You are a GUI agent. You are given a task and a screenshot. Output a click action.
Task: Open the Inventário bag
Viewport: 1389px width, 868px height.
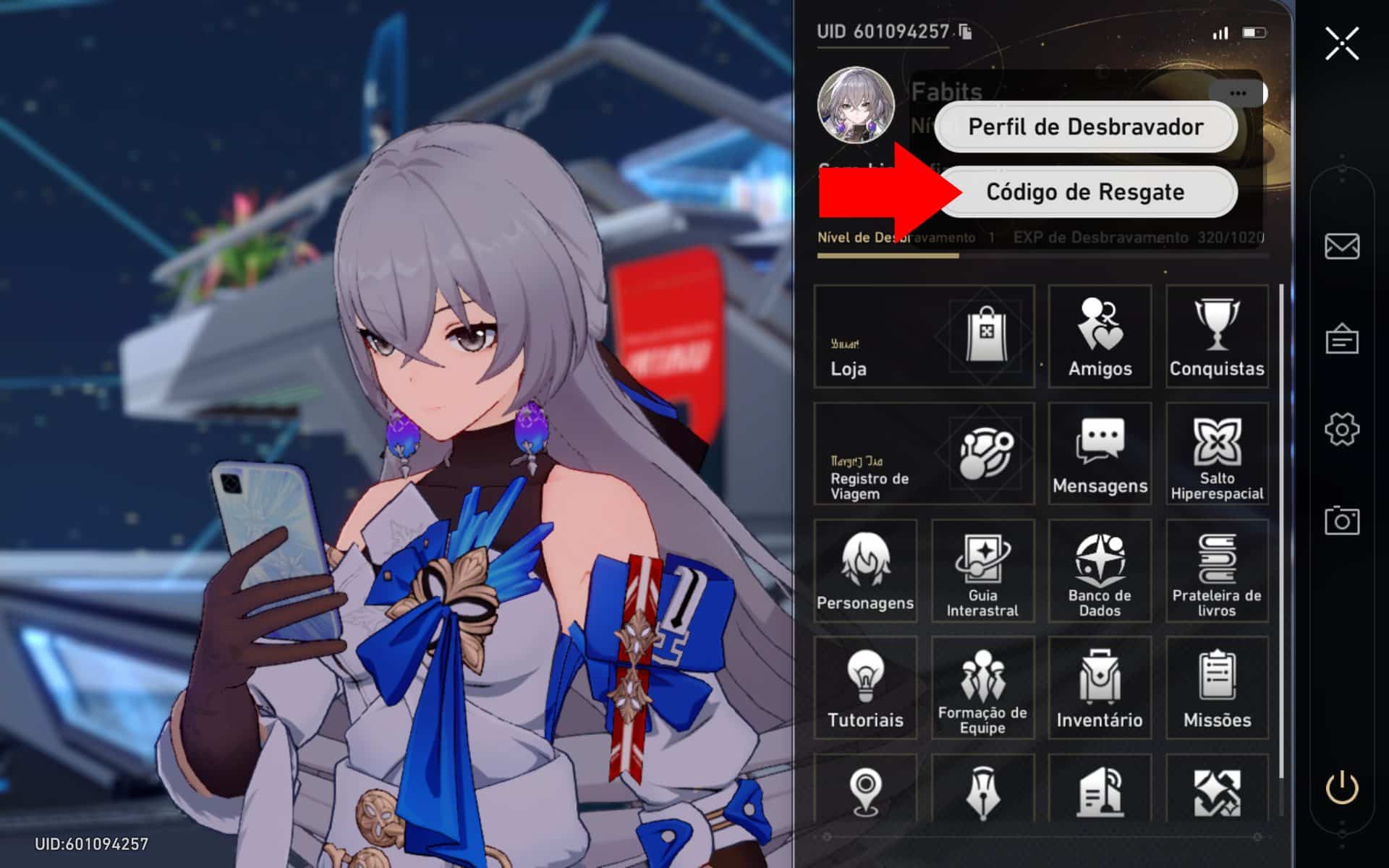pyautogui.click(x=1100, y=688)
